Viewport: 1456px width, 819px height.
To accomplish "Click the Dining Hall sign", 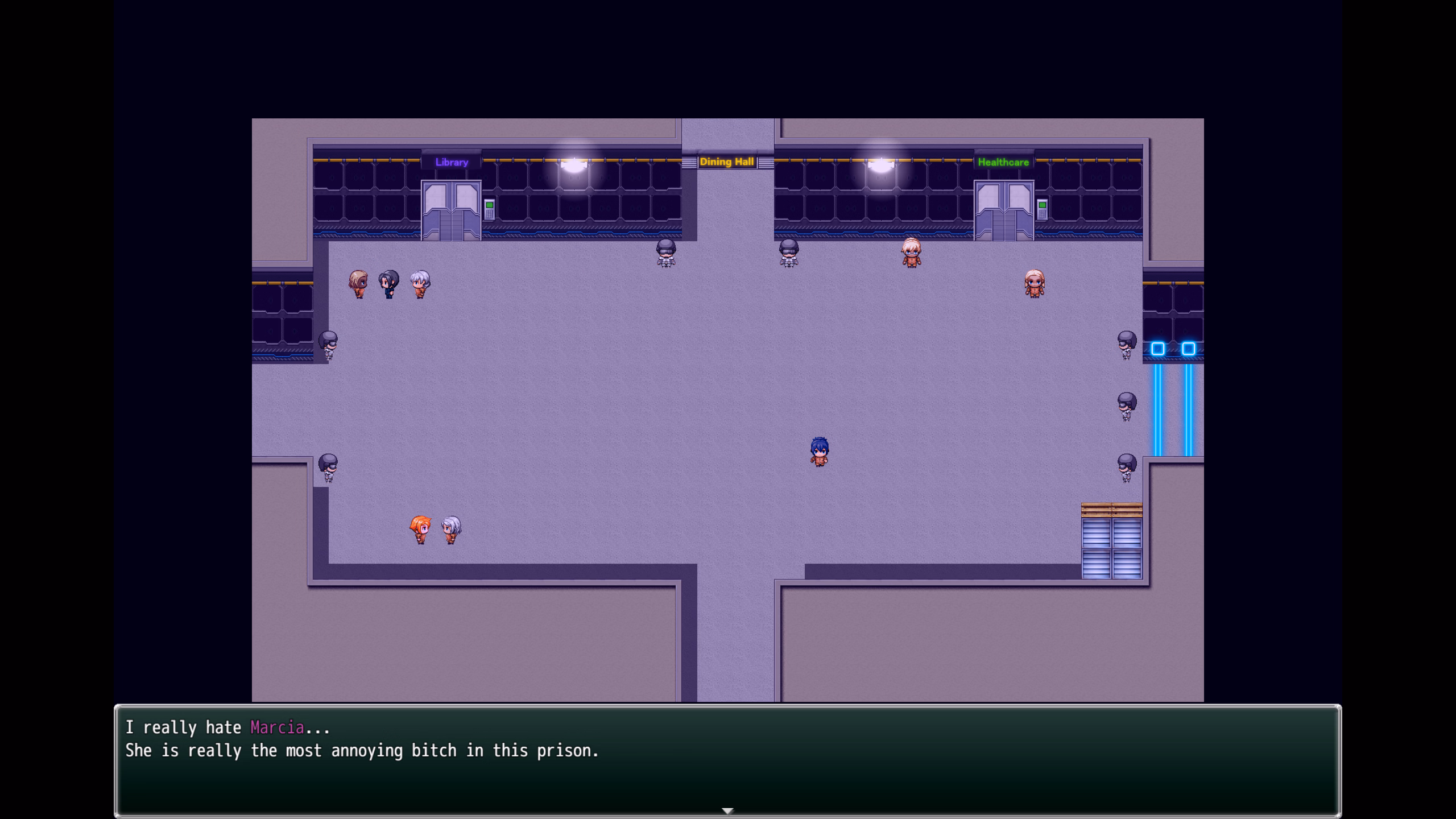I will [728, 162].
